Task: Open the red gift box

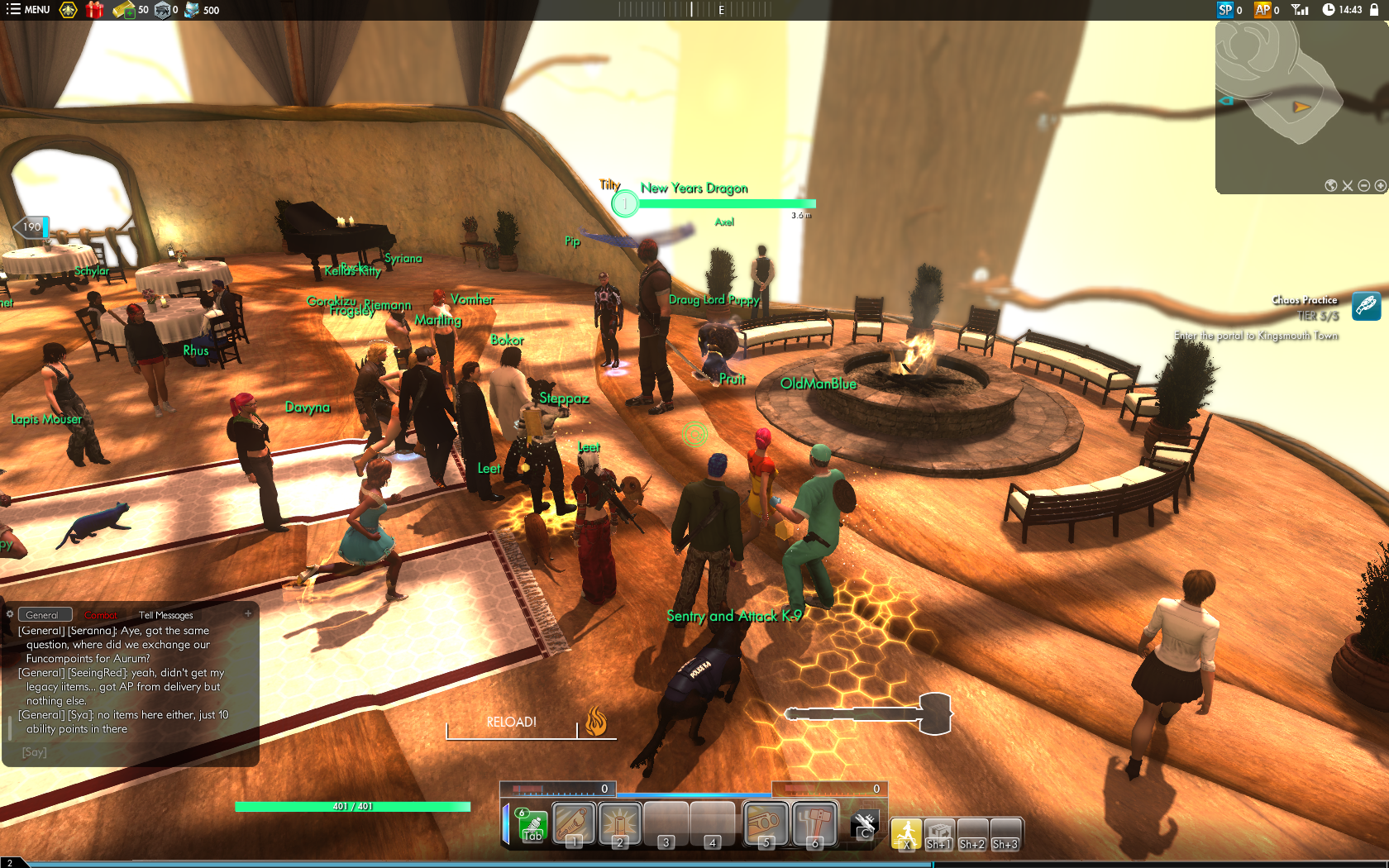Action: [94, 10]
